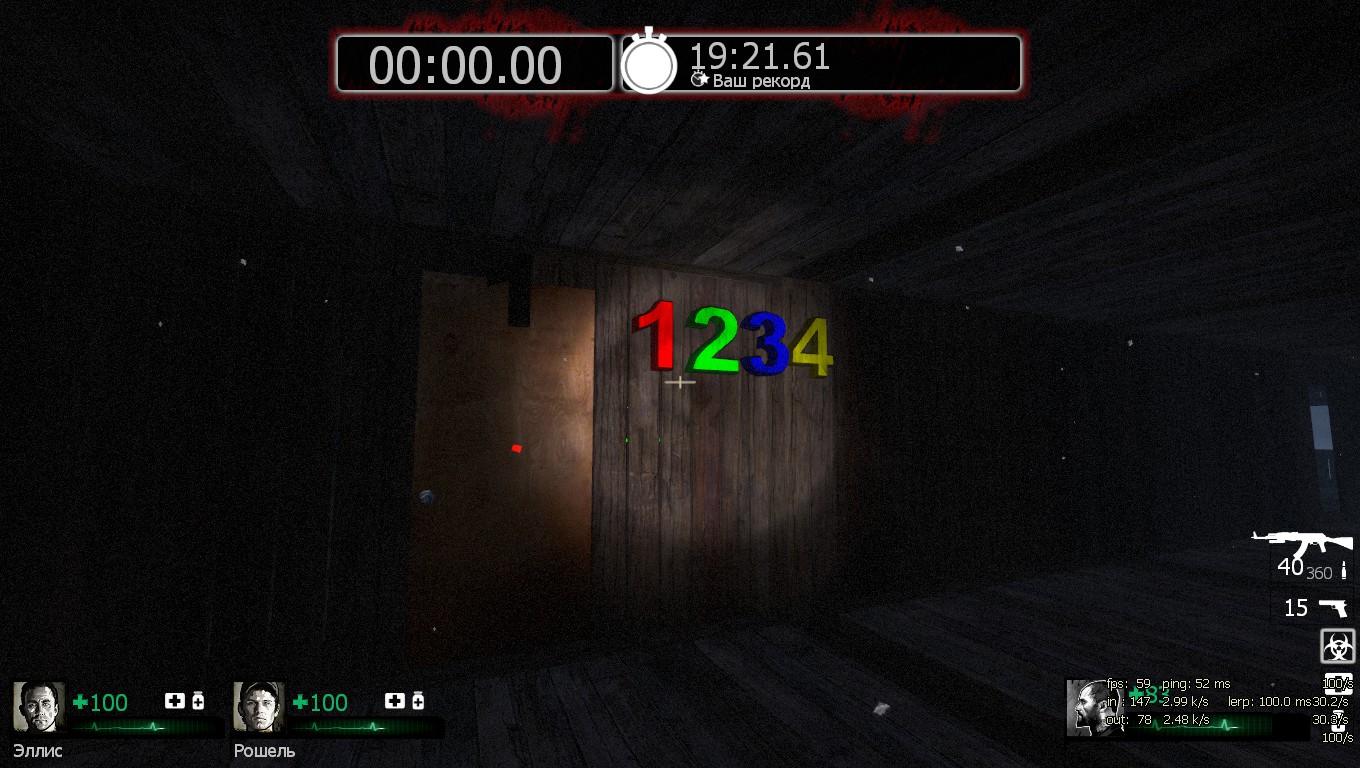
Task: Select the biohazard bile jar slot
Action: pyautogui.click(x=1337, y=646)
